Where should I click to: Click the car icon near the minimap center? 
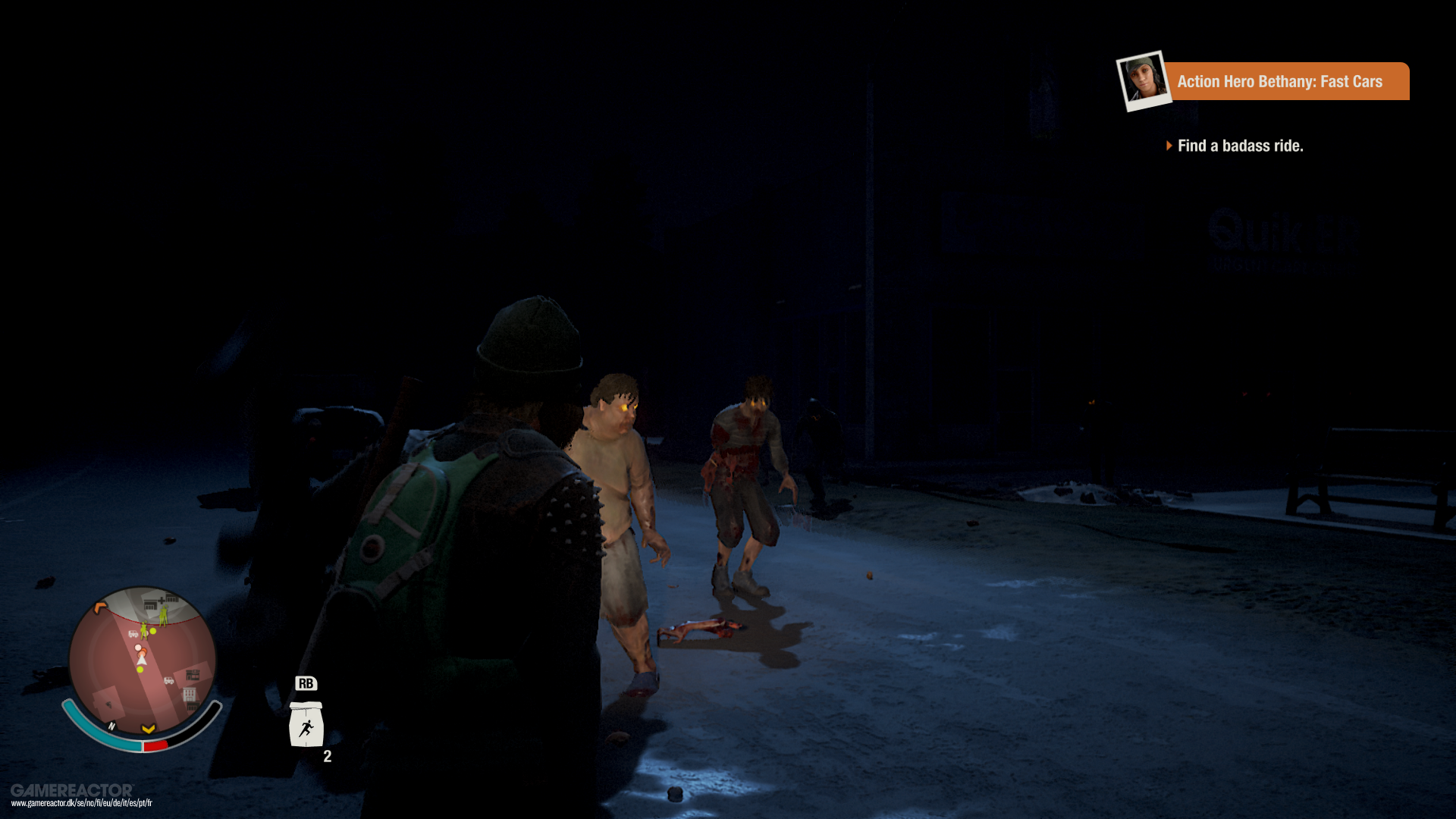click(x=133, y=634)
